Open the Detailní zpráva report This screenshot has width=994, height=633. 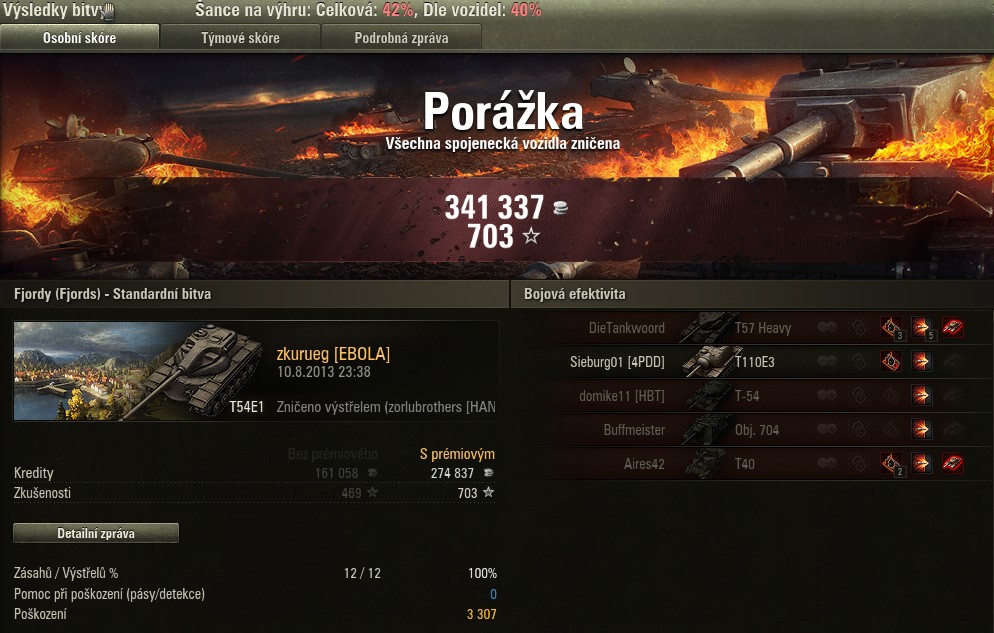96,533
